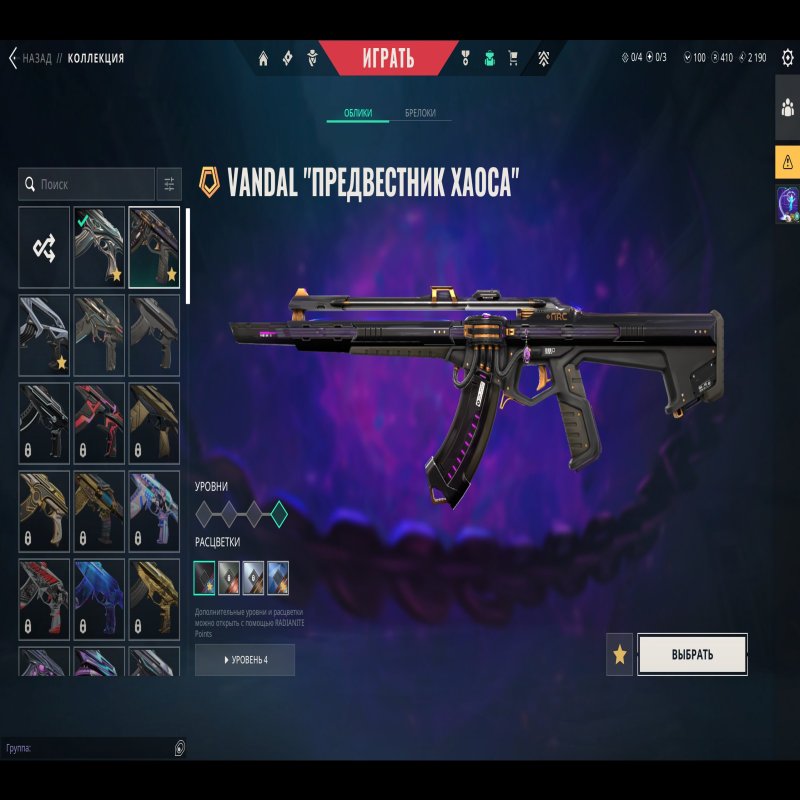Open the home screen via house icon

(x=264, y=58)
